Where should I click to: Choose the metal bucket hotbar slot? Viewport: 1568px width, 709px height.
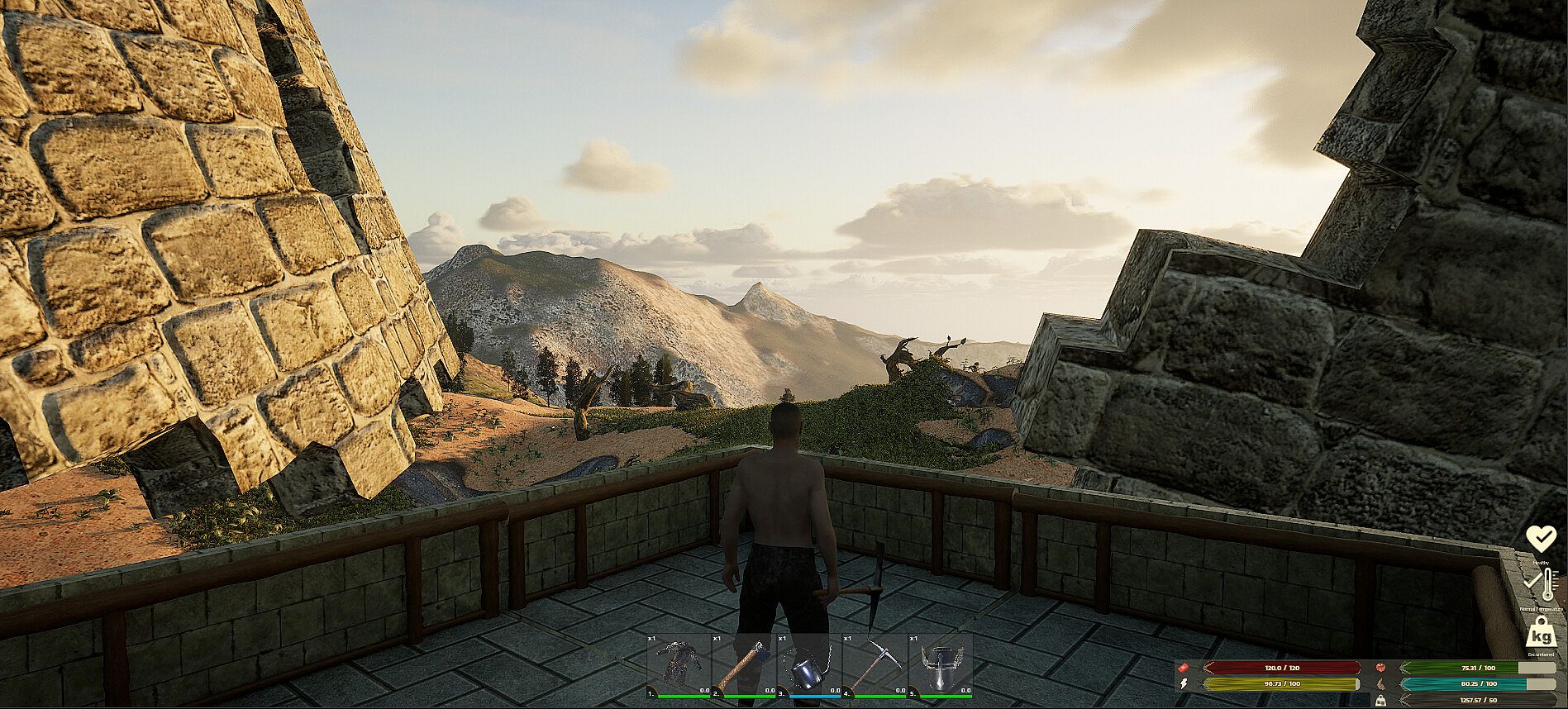tap(808, 665)
